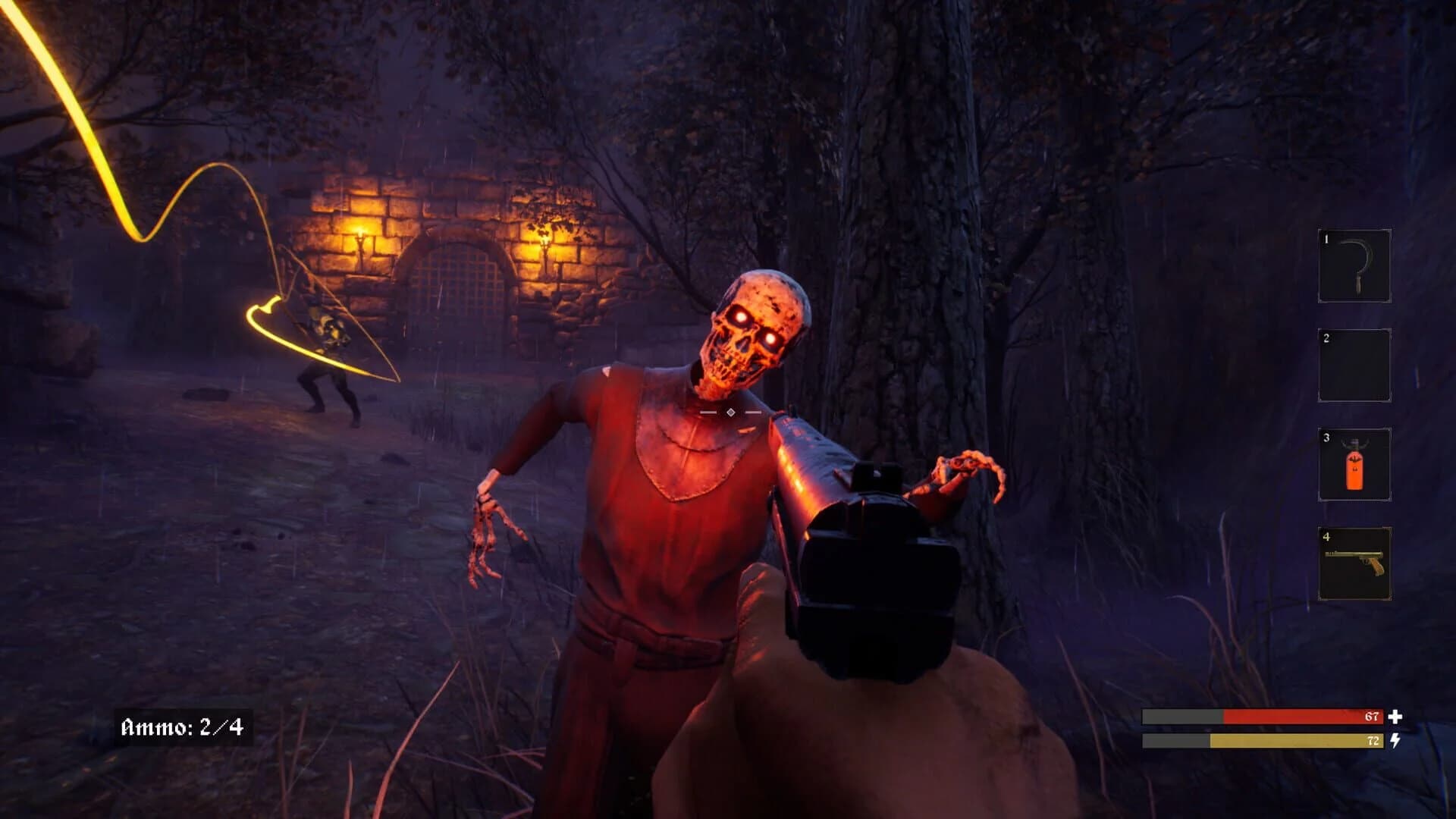Click the number 72 on stamina bar

[x=1373, y=741]
